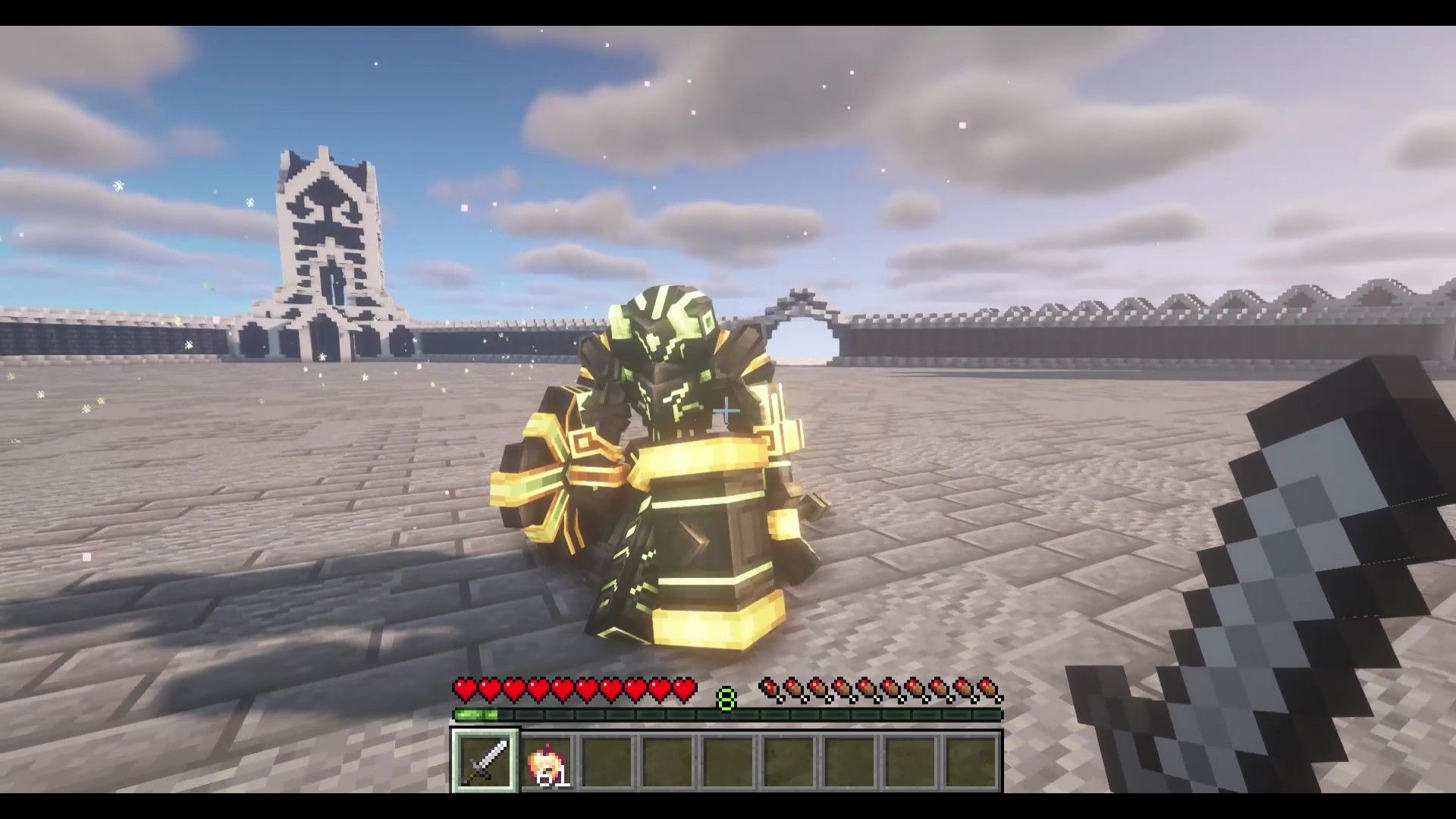Click the item count 61 on the fire charge

pos(553,780)
